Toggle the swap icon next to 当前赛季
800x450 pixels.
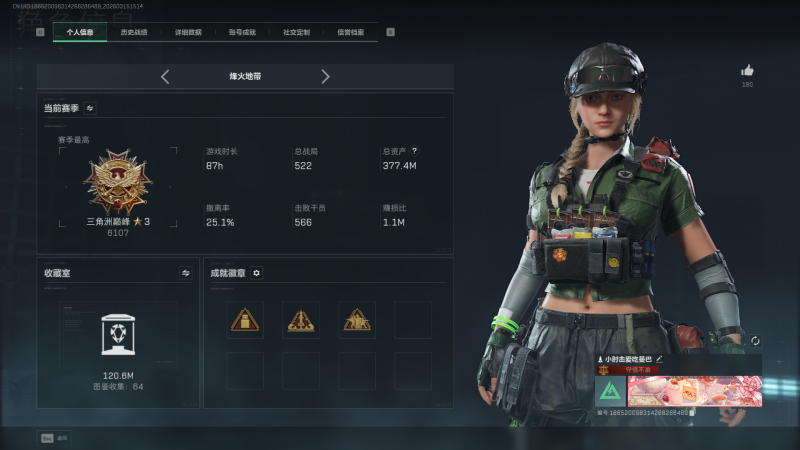click(x=90, y=108)
